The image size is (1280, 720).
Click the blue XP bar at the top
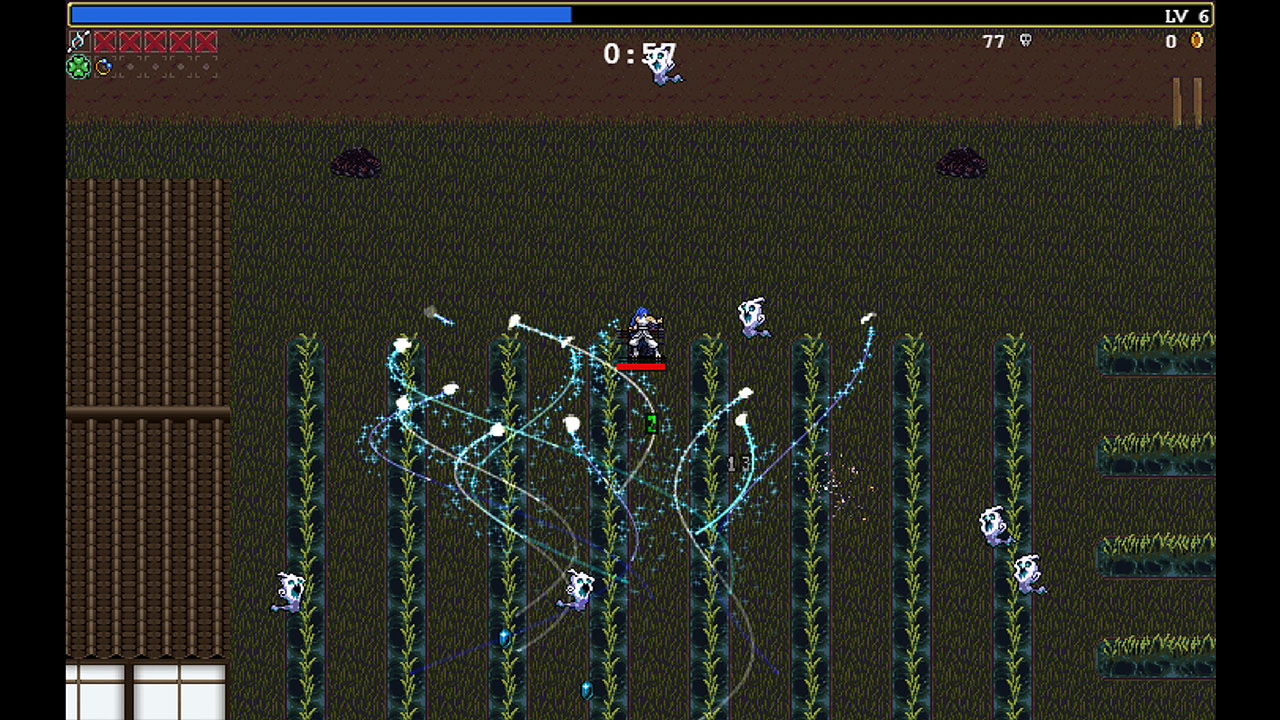click(x=320, y=14)
